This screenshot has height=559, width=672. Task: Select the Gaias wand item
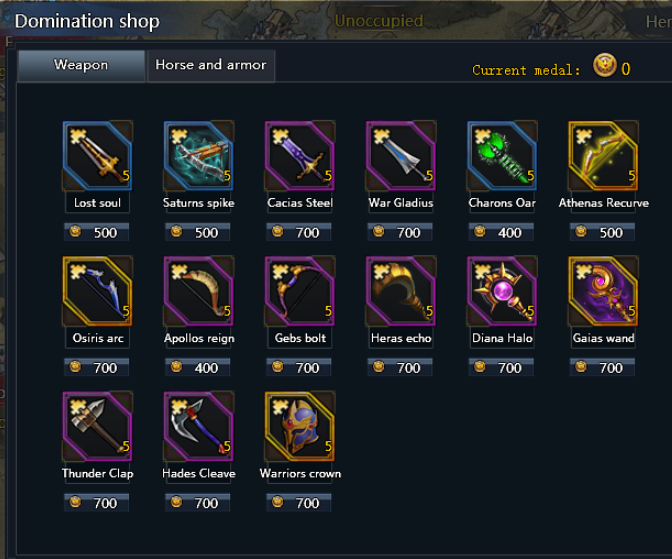pyautogui.click(x=603, y=291)
